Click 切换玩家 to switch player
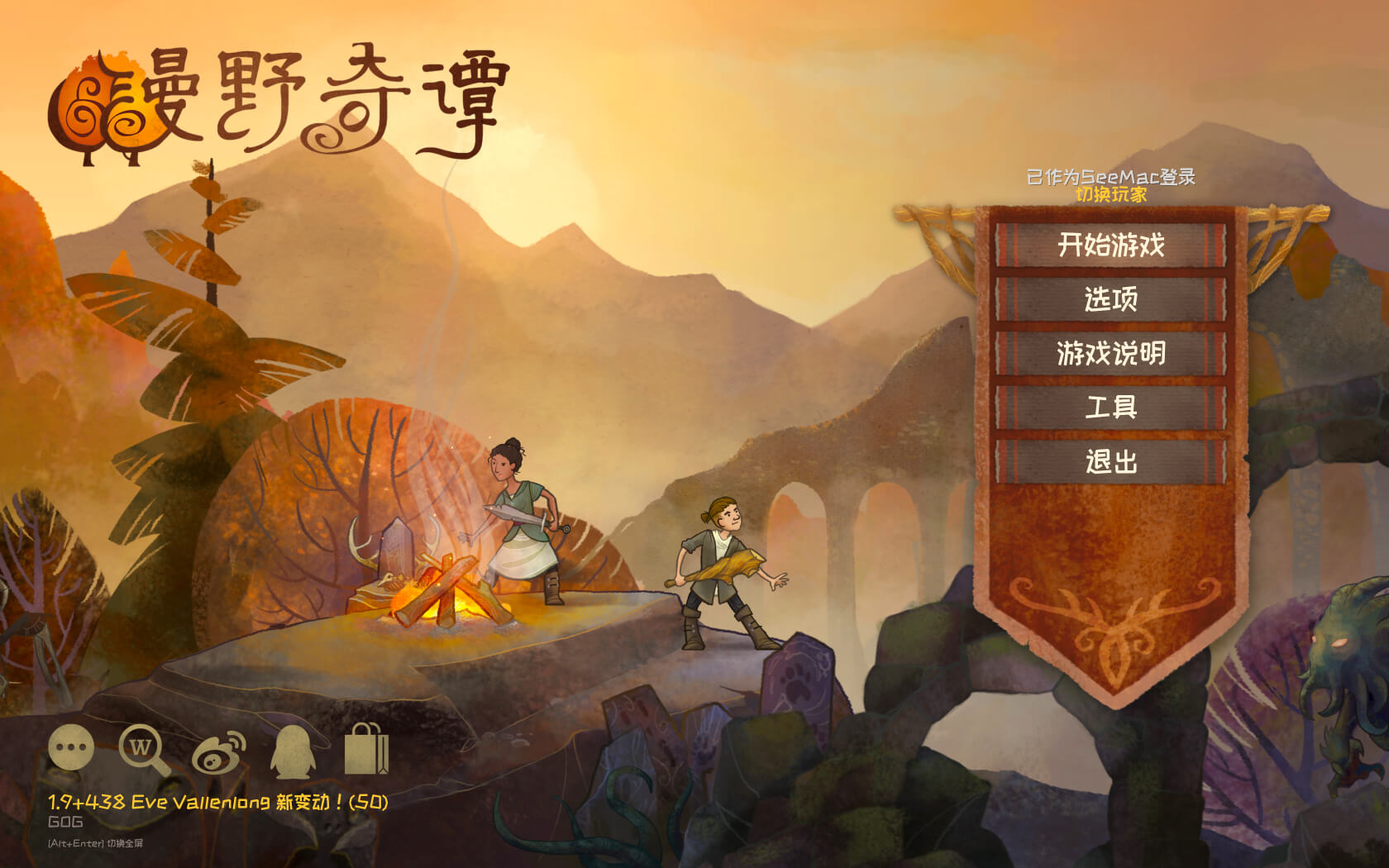 (1110, 195)
